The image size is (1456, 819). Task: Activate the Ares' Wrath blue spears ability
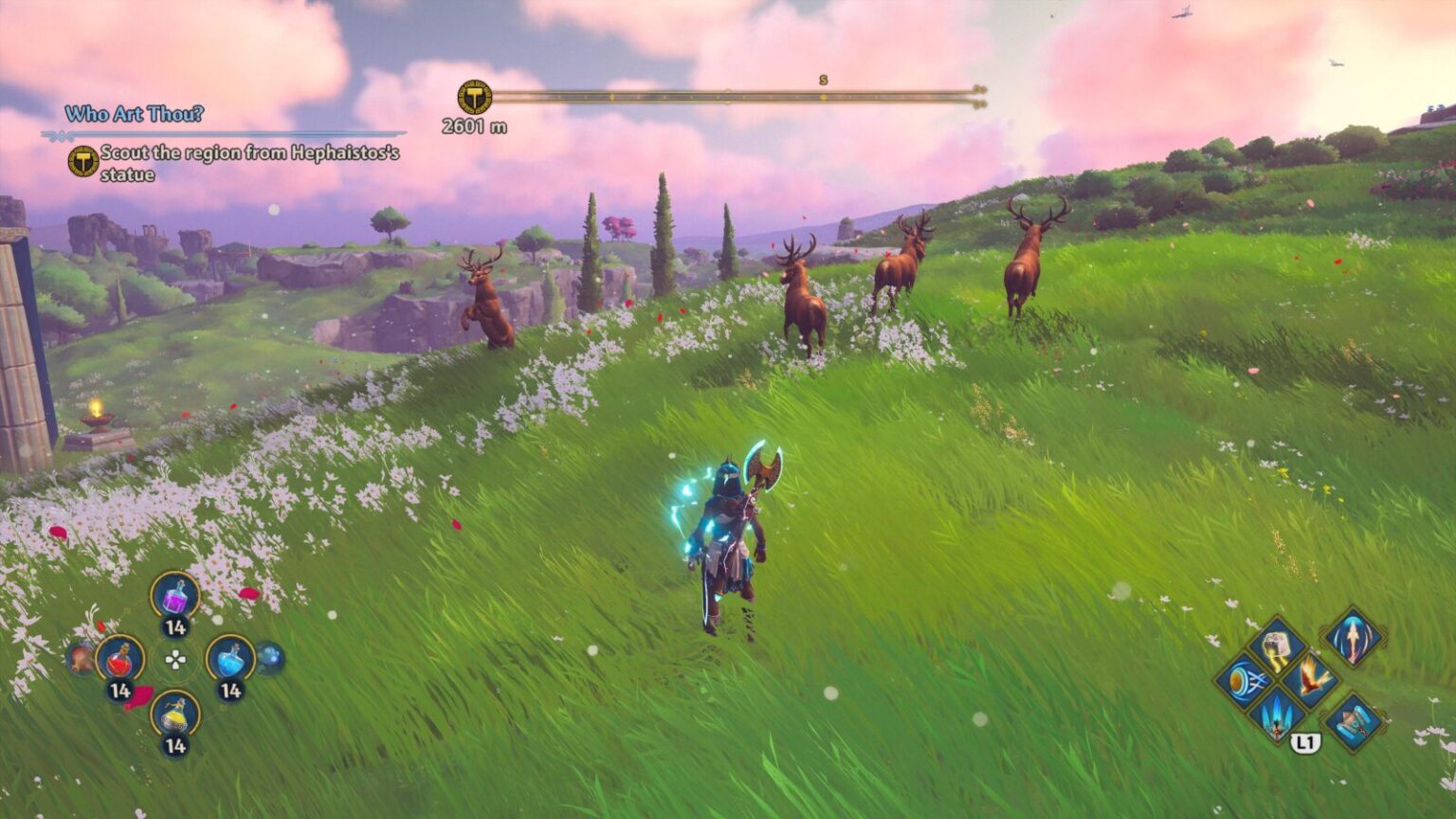point(1277,716)
